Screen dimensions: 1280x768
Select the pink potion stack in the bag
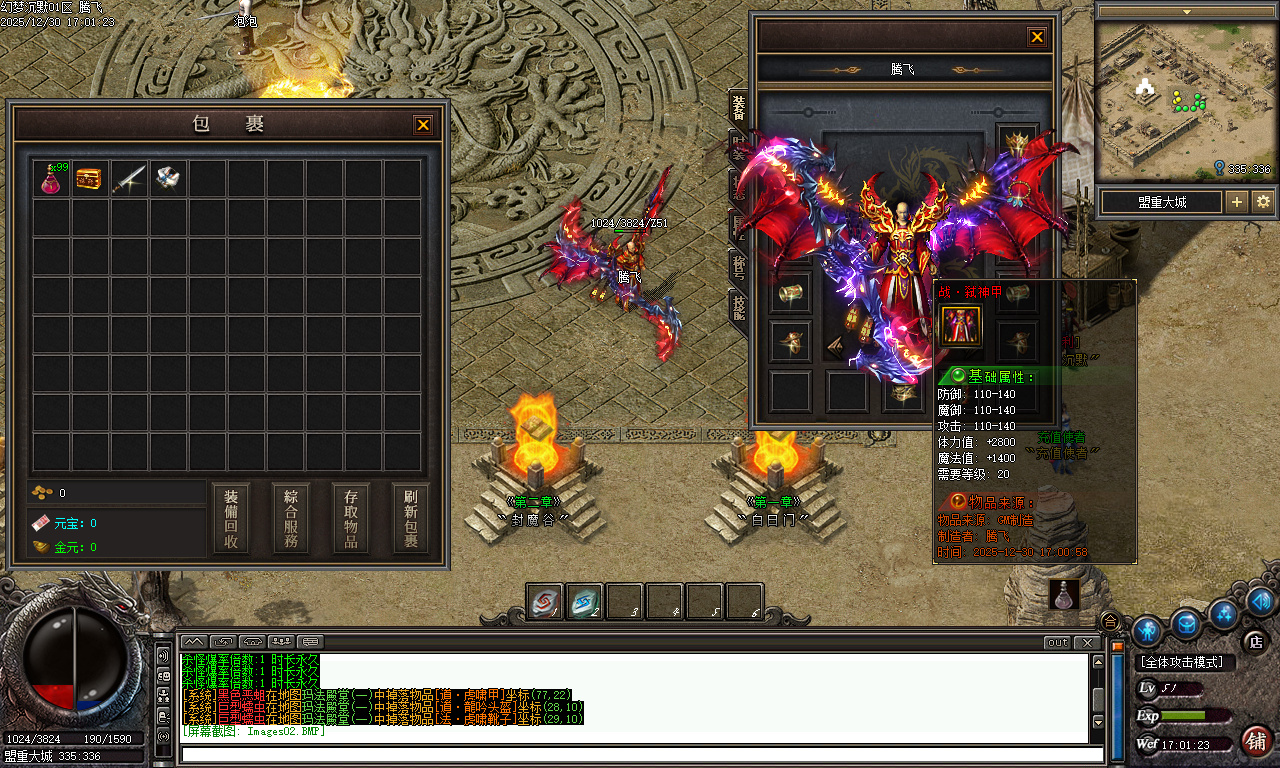click(51, 179)
